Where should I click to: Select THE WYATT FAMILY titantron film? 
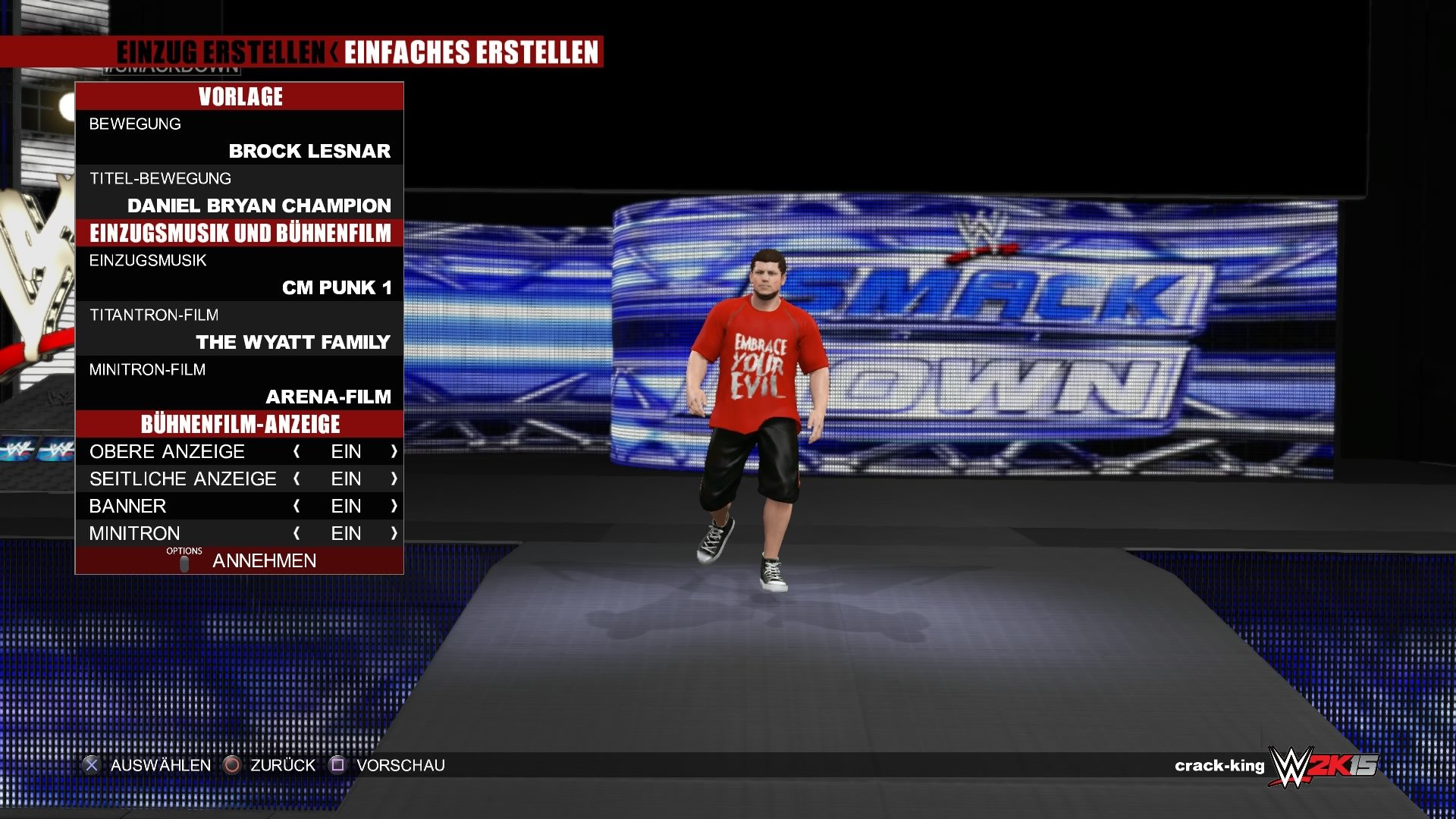[x=292, y=342]
